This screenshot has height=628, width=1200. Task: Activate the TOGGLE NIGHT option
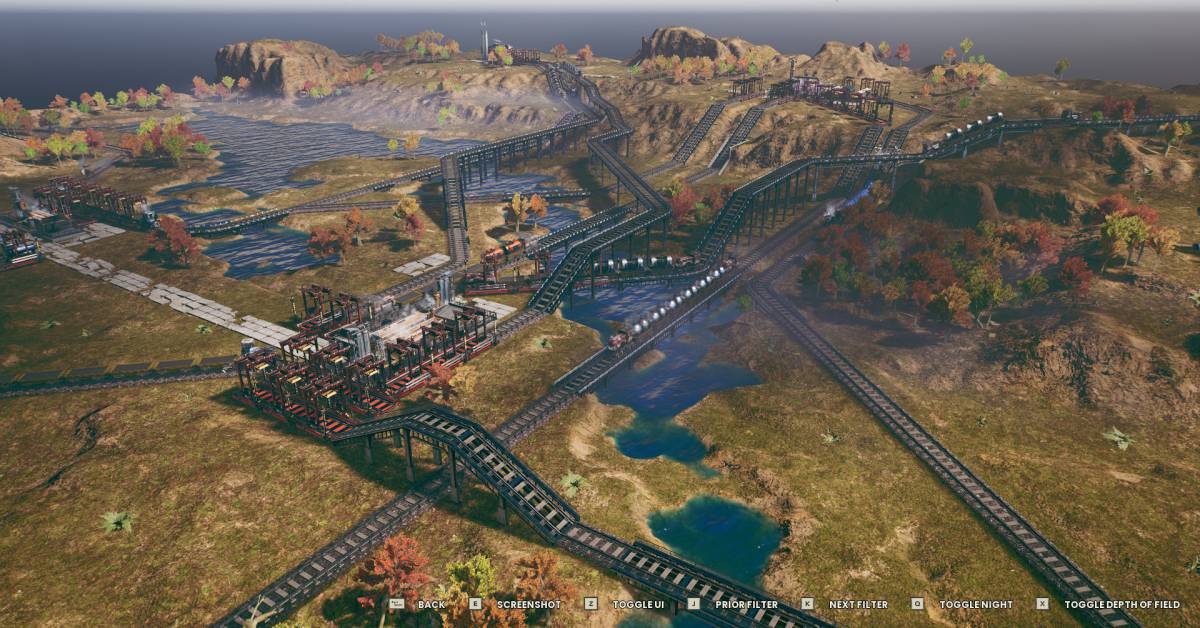coord(975,604)
